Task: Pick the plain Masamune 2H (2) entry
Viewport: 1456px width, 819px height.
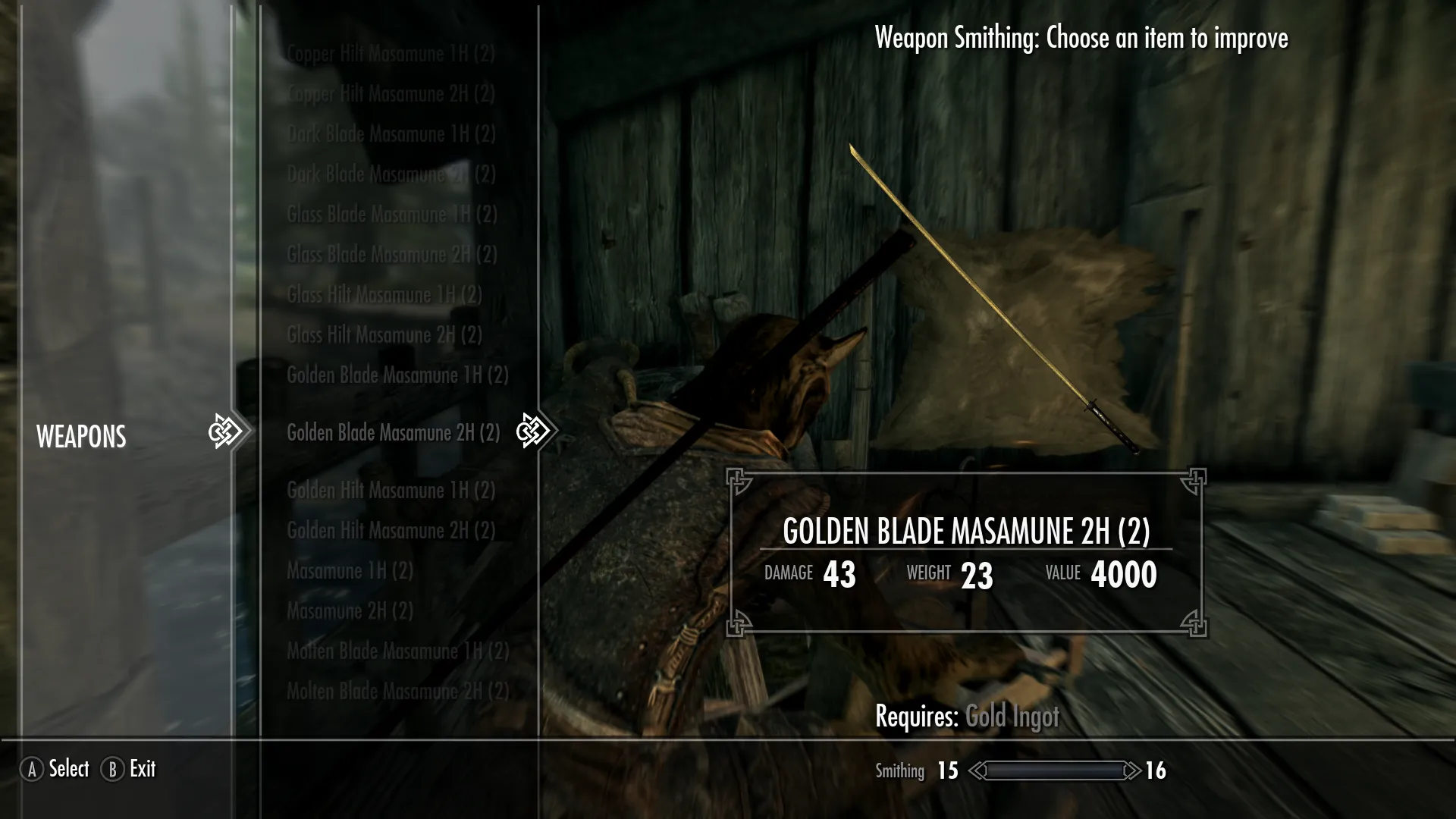Action: coord(350,611)
